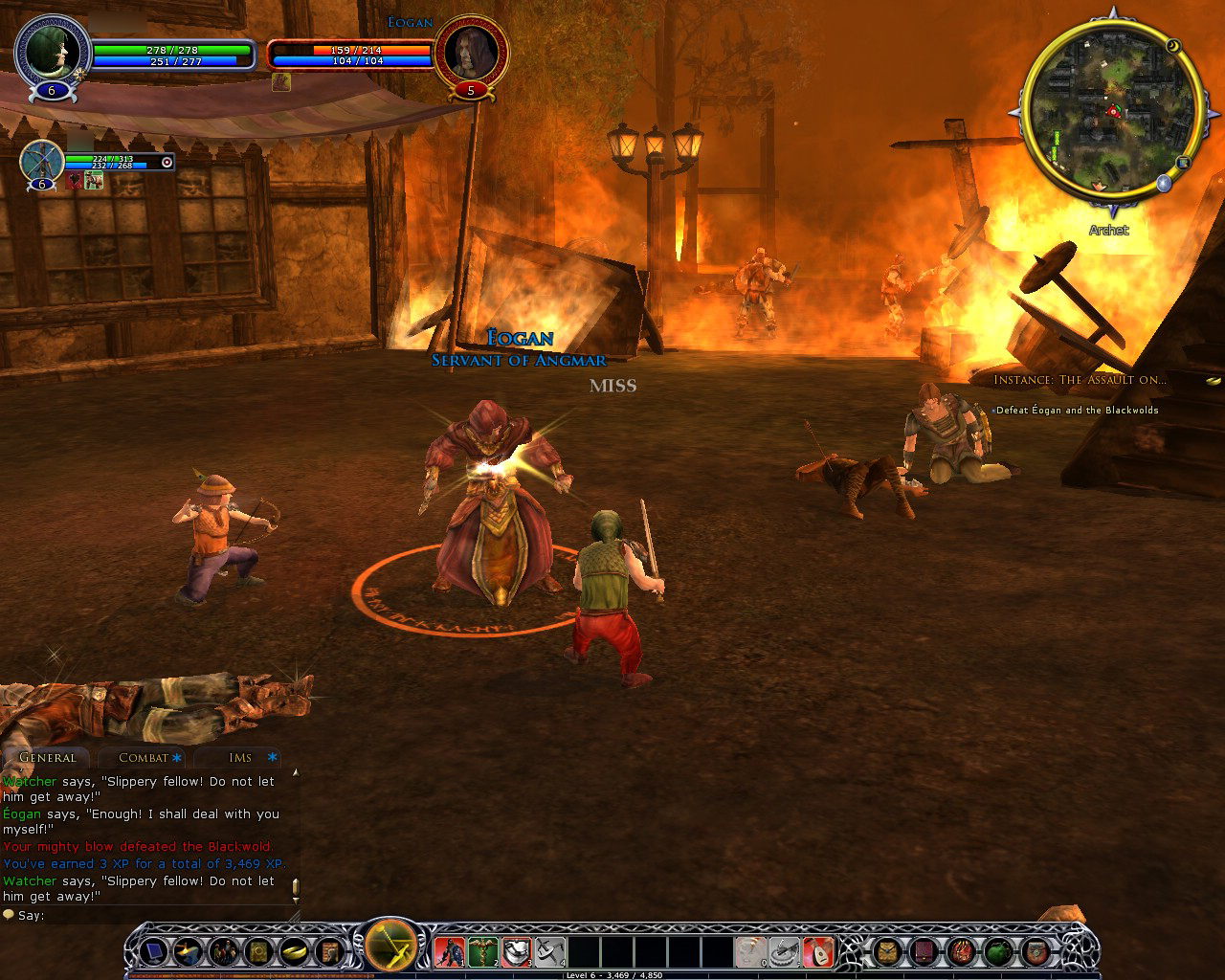Open the minimap showing Archet
This screenshot has width=1225, height=980.
tap(1108, 113)
